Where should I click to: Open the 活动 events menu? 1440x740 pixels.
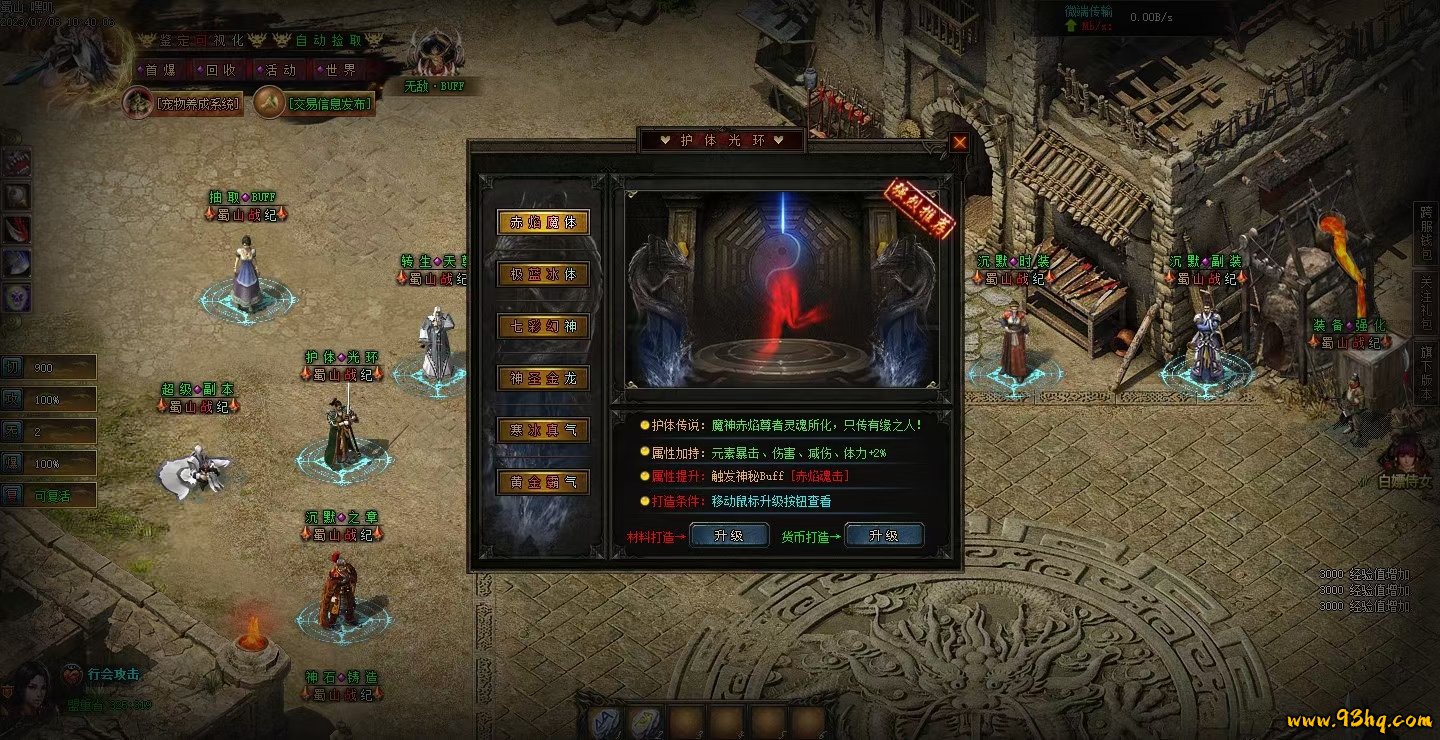click(x=279, y=71)
